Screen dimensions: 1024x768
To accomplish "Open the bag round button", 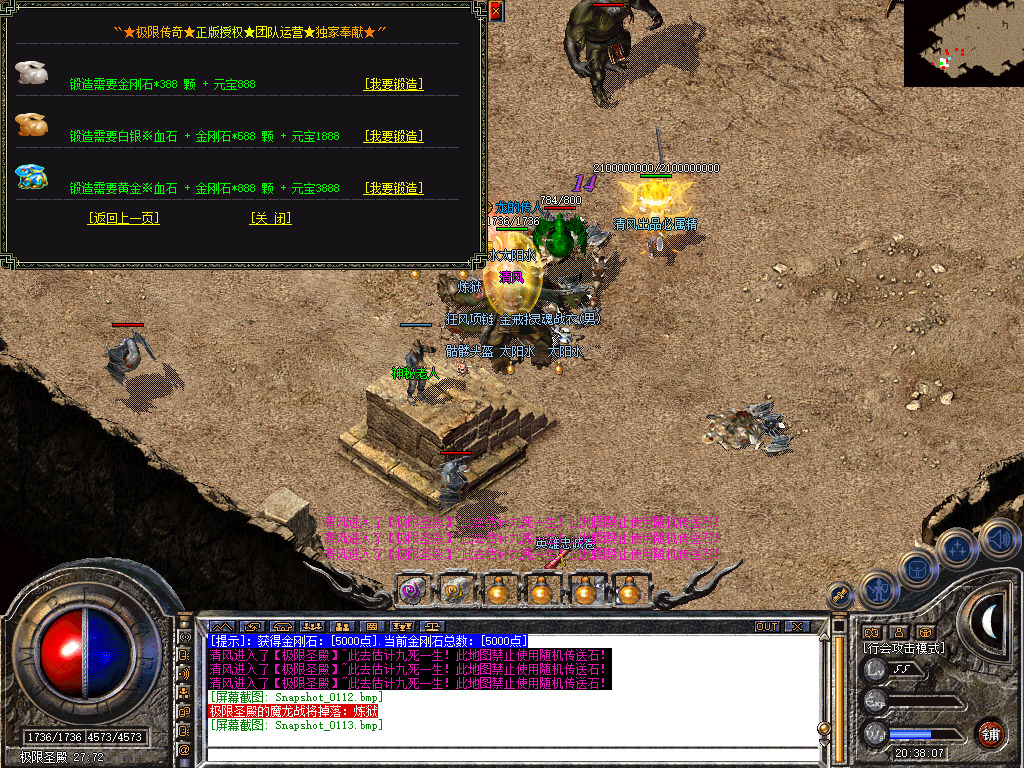I will tap(918, 571).
